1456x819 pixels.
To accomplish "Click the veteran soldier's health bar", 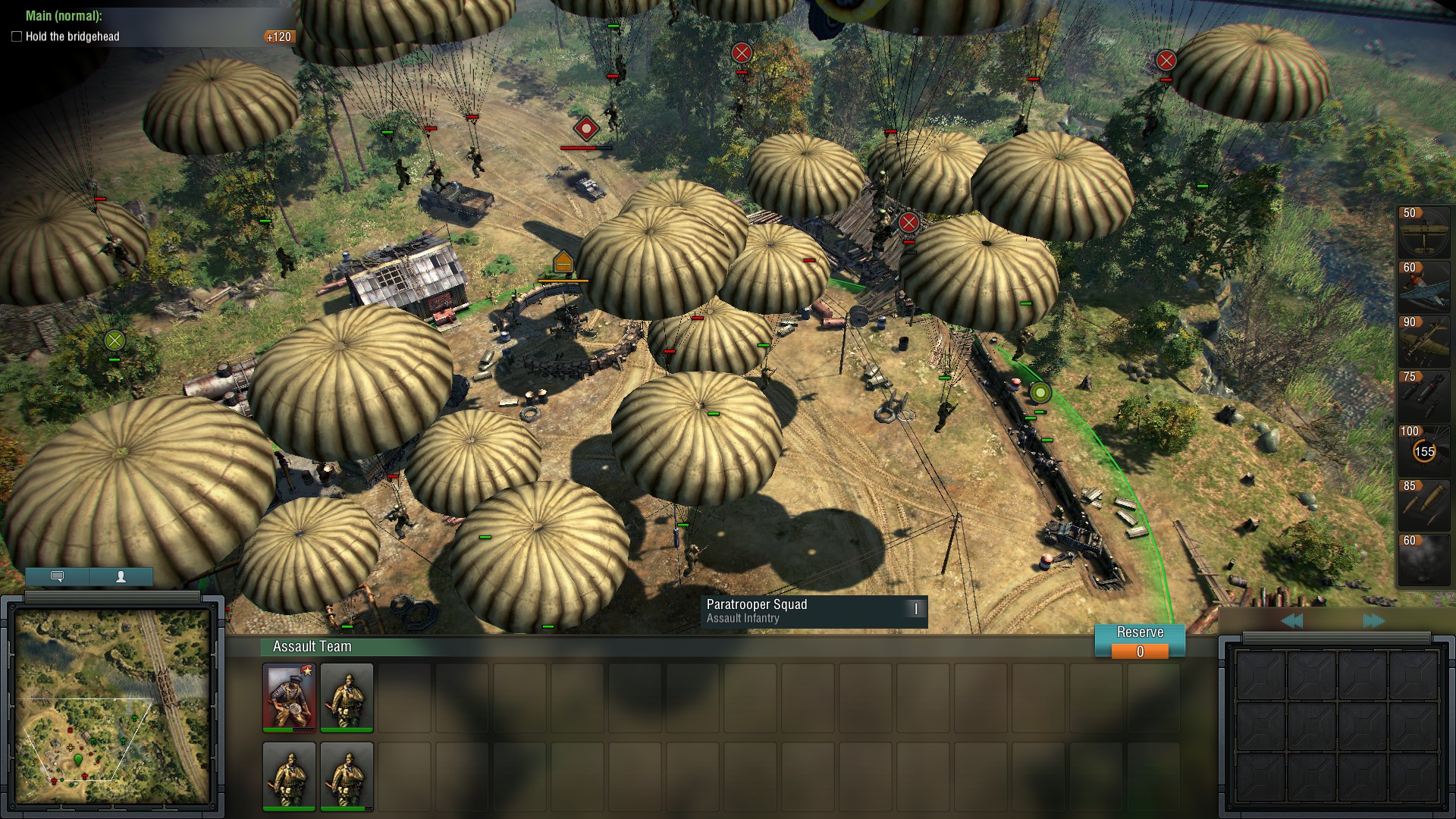I will pos(289,729).
